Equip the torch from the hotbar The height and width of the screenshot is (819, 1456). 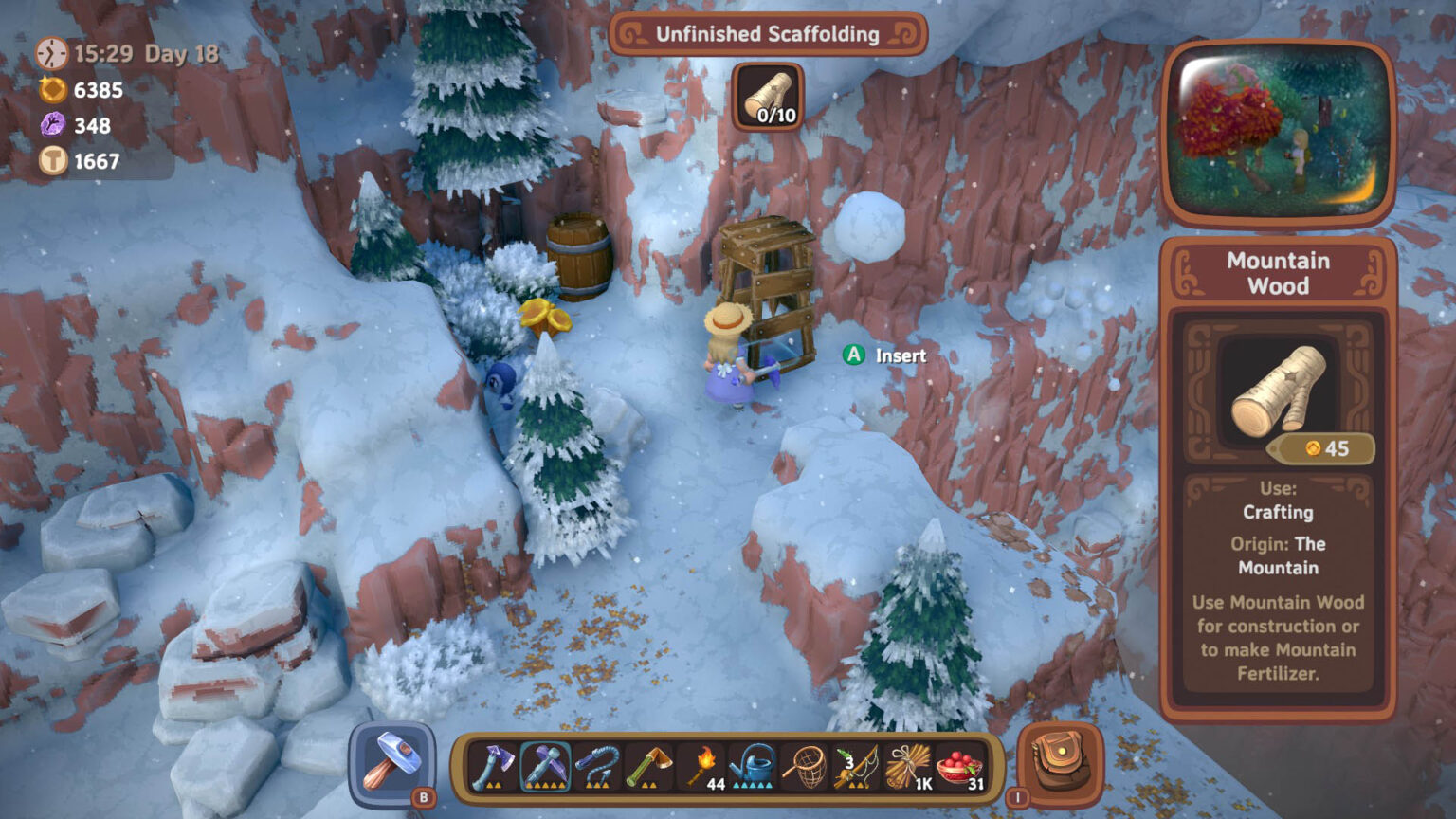coord(702,766)
